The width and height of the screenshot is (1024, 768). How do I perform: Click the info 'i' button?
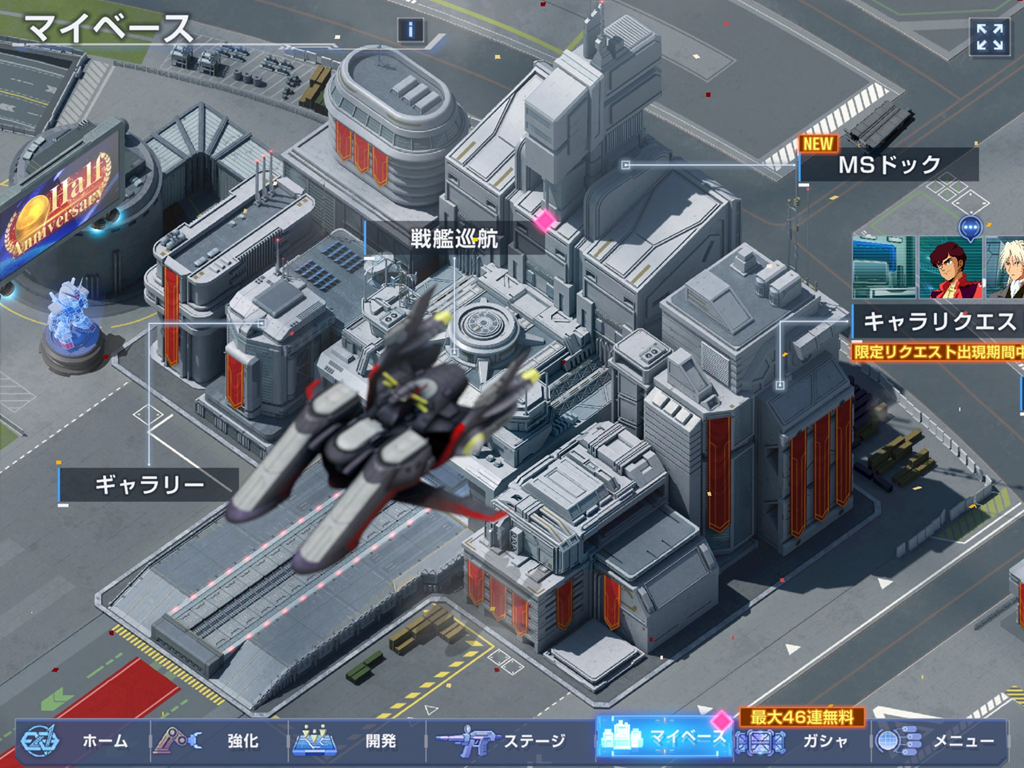pos(410,30)
